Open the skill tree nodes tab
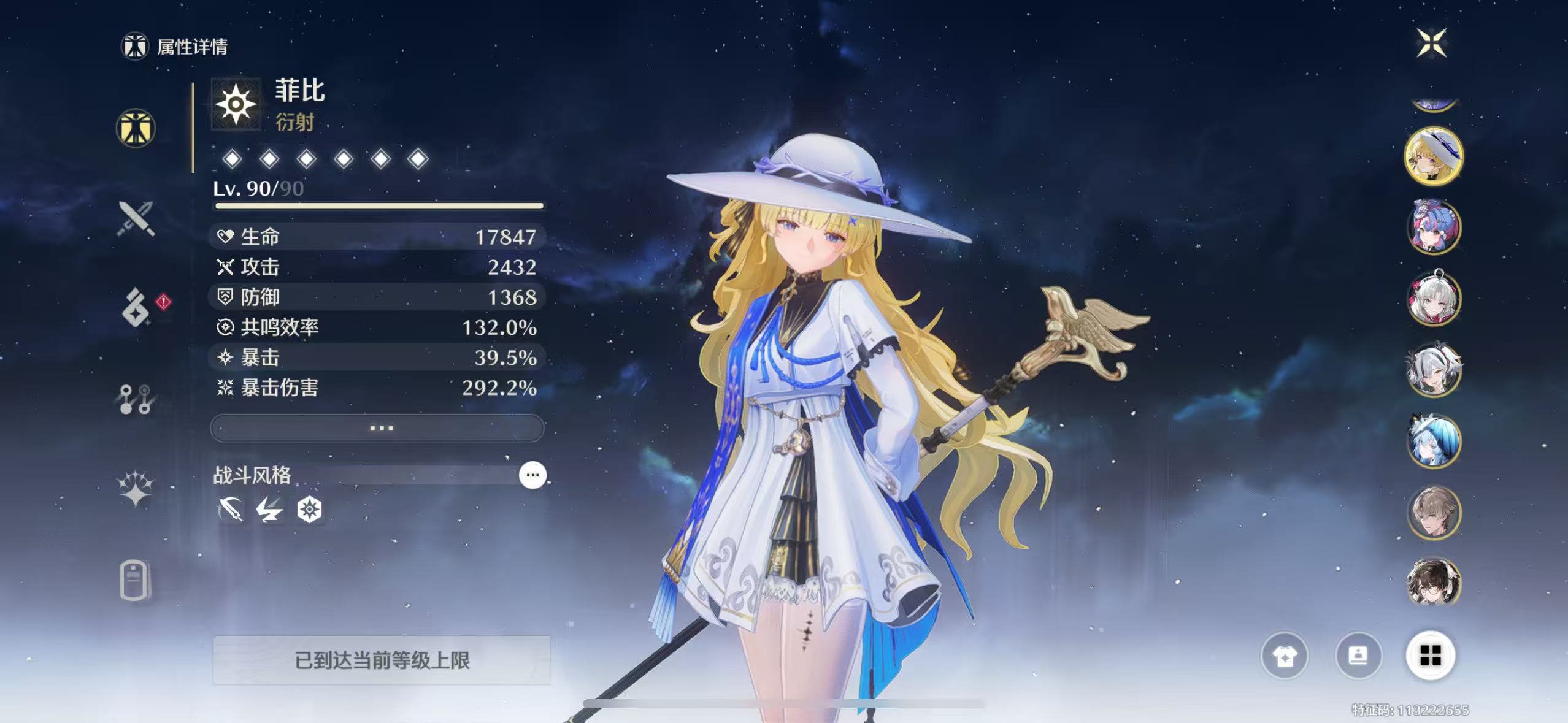Image resolution: width=1568 pixels, height=723 pixels. (x=136, y=399)
